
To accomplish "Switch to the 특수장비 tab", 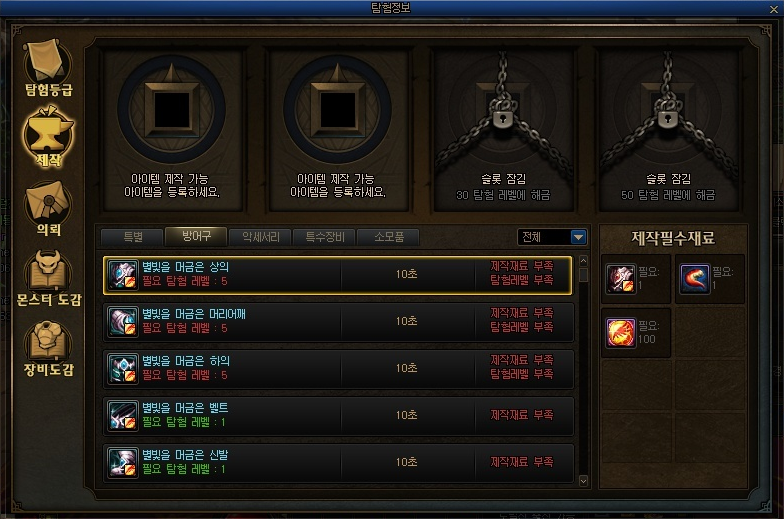I will 324,237.
